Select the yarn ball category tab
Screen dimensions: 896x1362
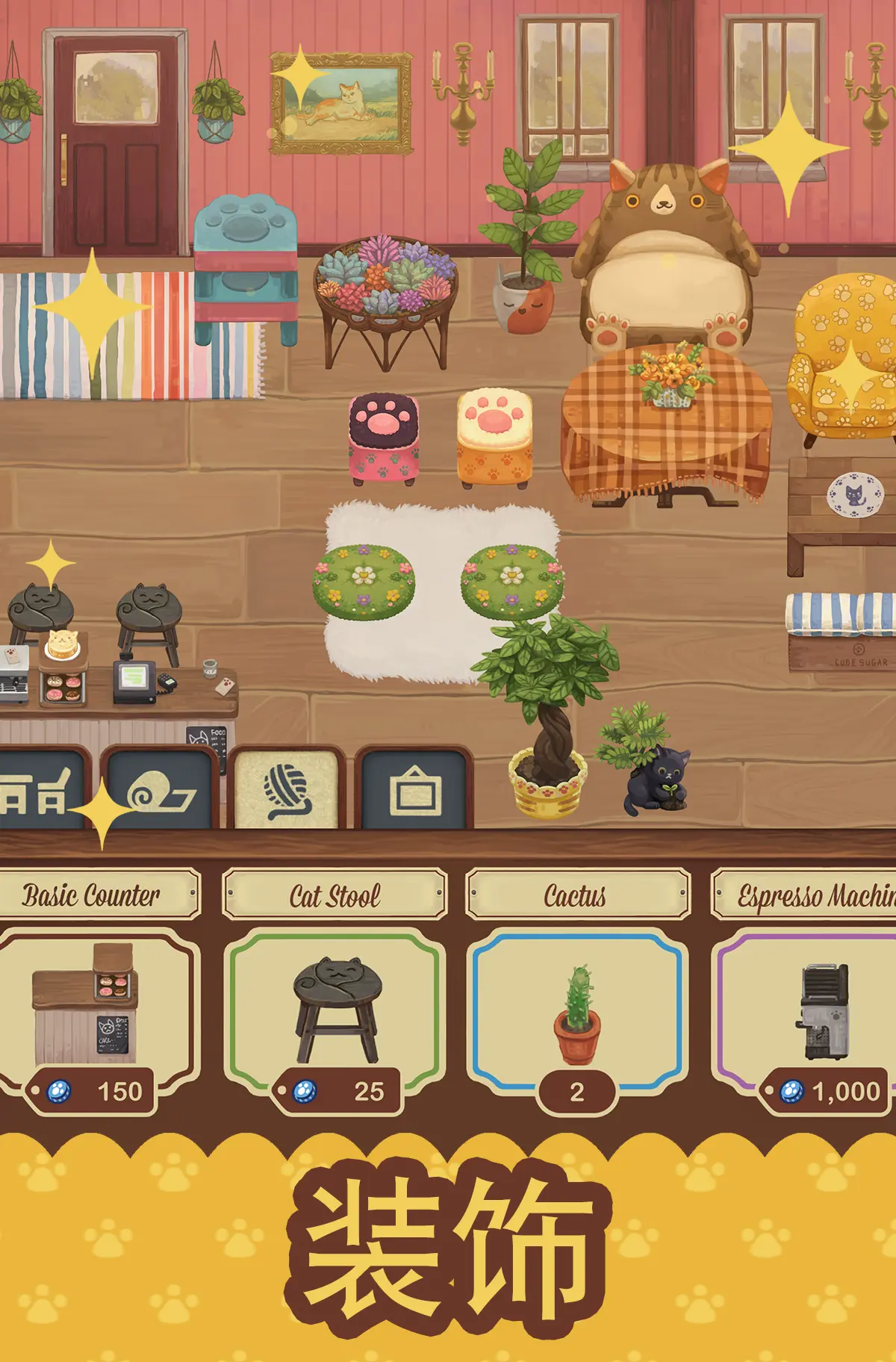tap(287, 792)
